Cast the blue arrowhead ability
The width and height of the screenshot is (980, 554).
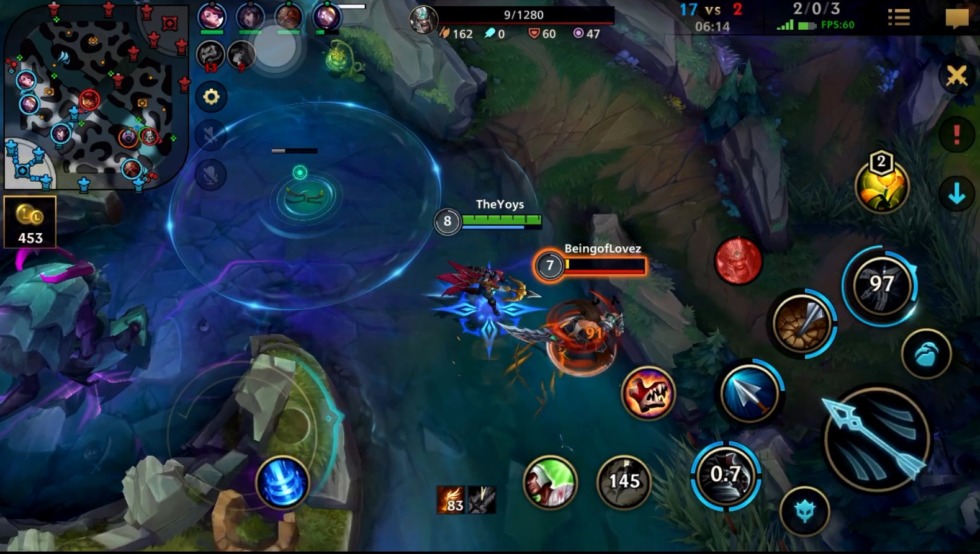[750, 393]
